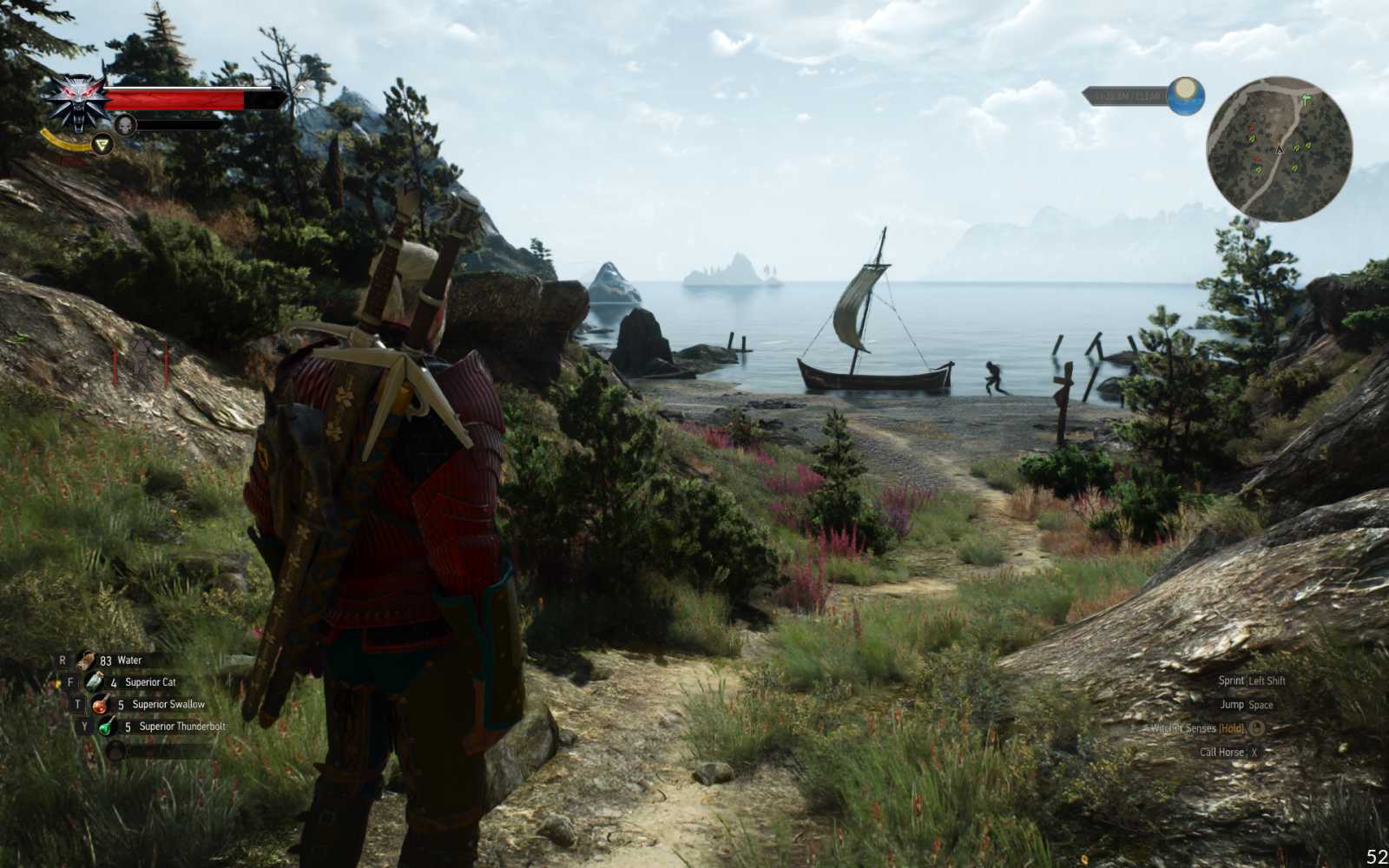This screenshot has height=868, width=1389.
Task: Click the skull icon on the enemy bar
Action: 126,123
